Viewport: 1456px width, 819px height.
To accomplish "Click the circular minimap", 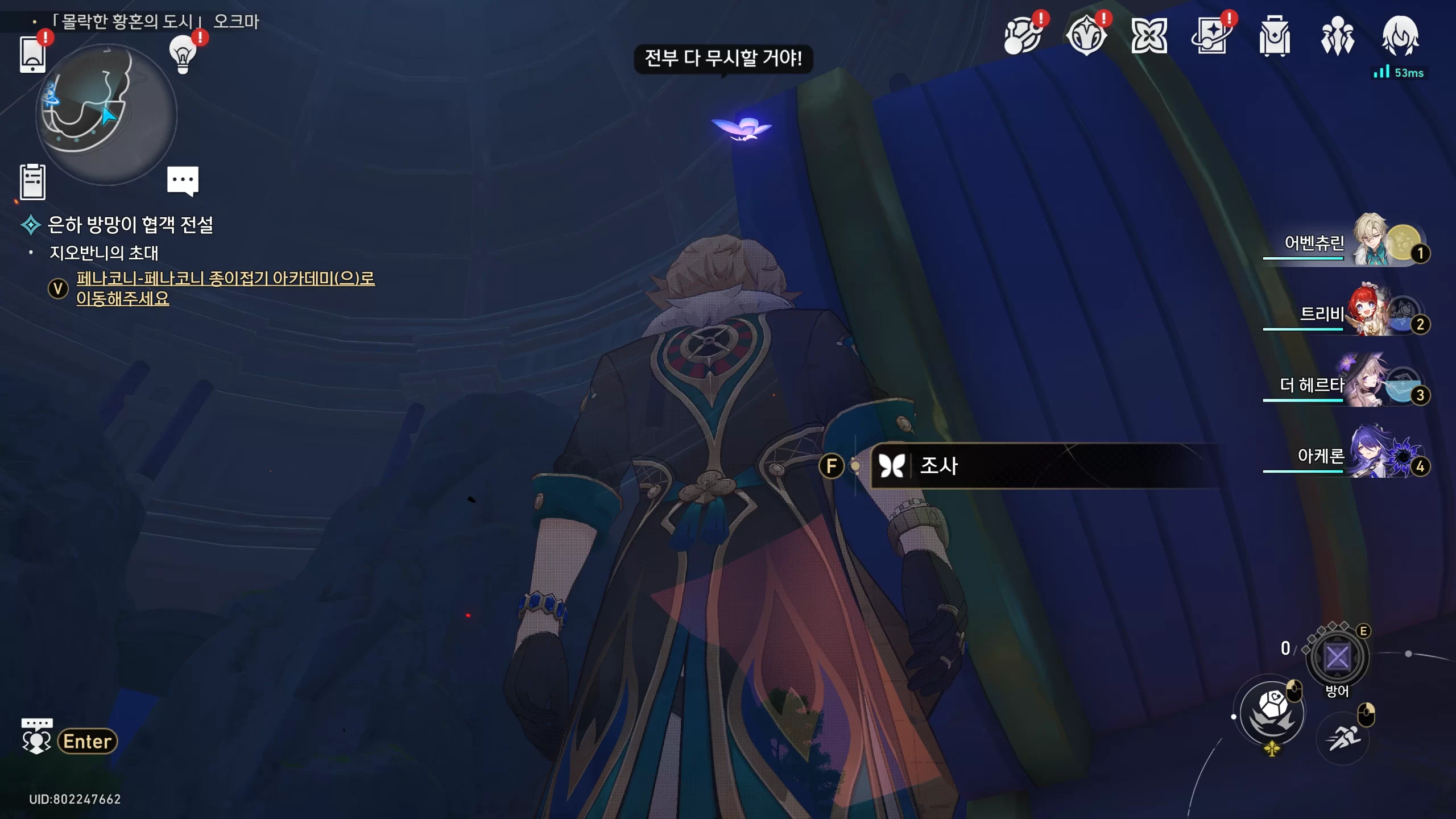I will 106,115.
